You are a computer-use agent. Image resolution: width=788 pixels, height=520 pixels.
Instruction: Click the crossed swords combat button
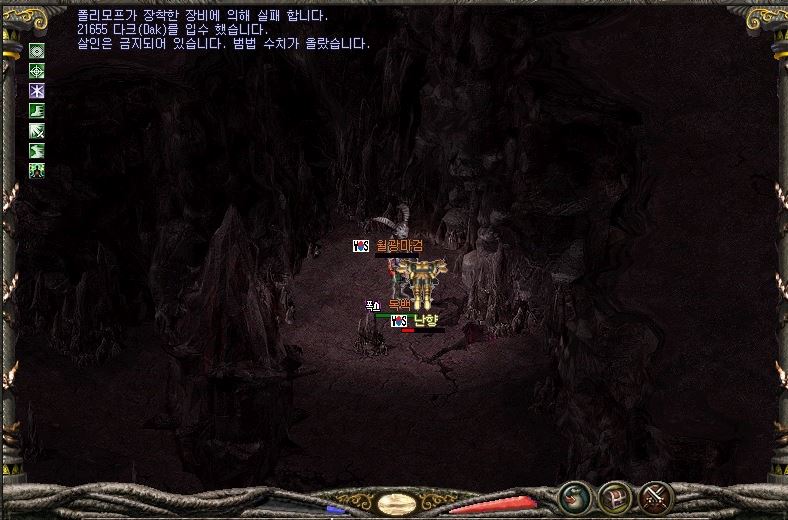[655, 497]
